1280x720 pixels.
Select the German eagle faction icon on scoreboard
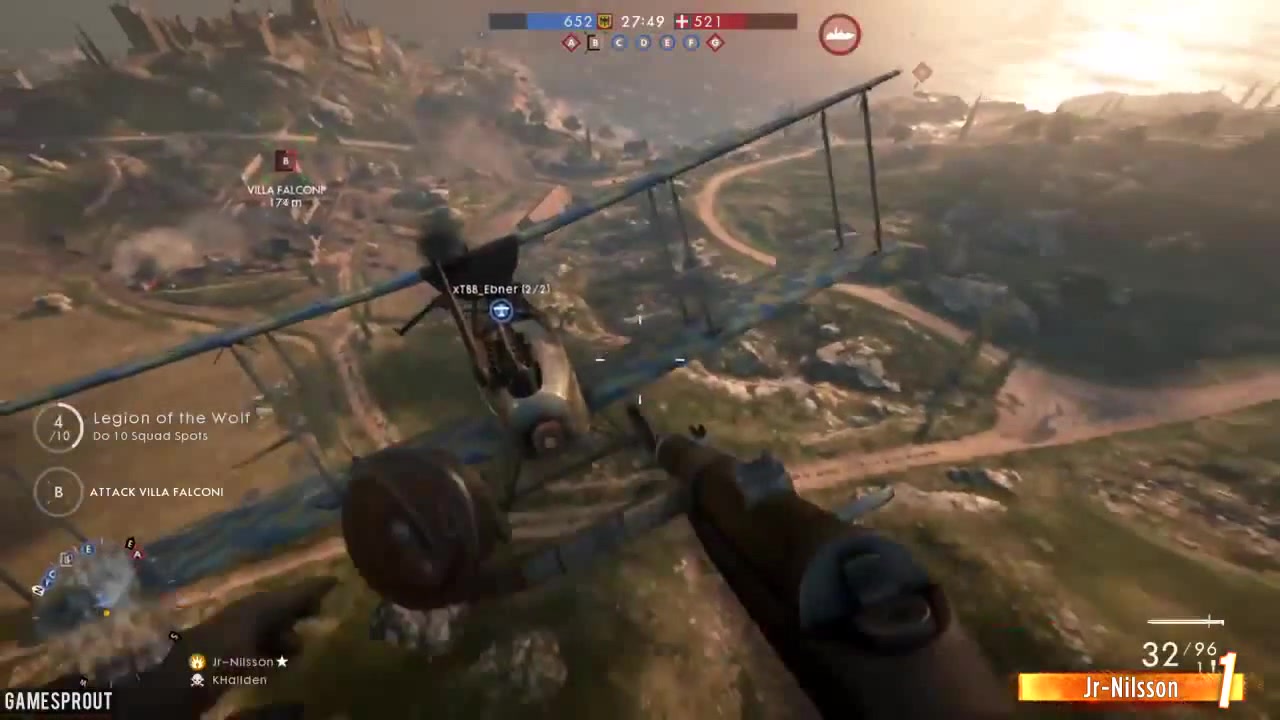pyautogui.click(x=604, y=21)
